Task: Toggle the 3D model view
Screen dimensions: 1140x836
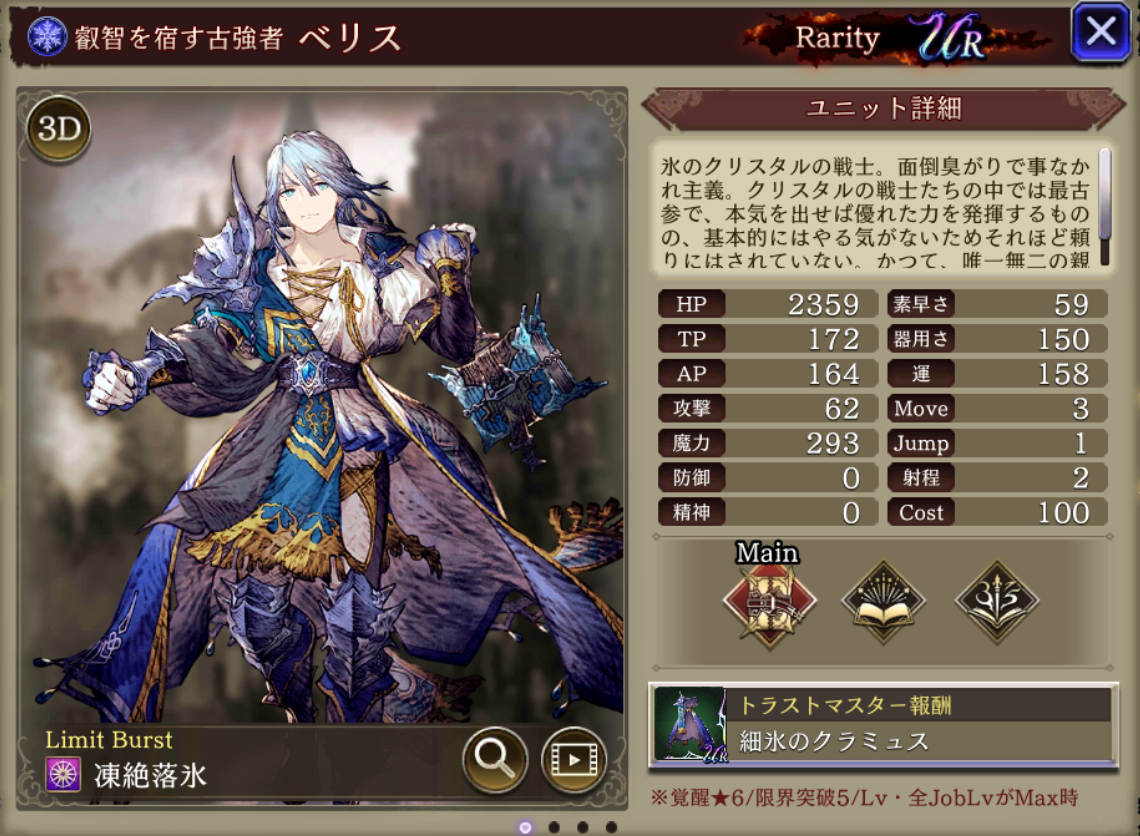Action: tap(58, 130)
